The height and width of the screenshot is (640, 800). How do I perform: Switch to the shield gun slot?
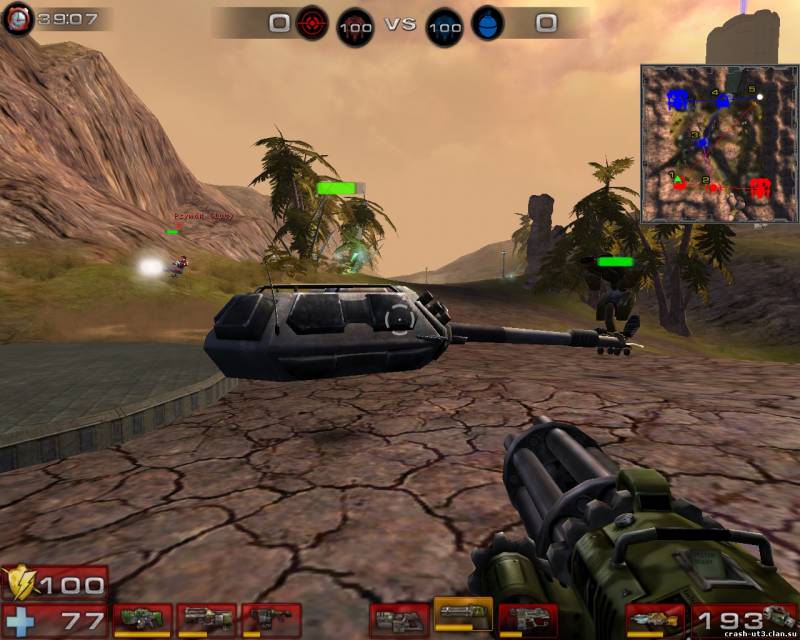[x=141, y=620]
